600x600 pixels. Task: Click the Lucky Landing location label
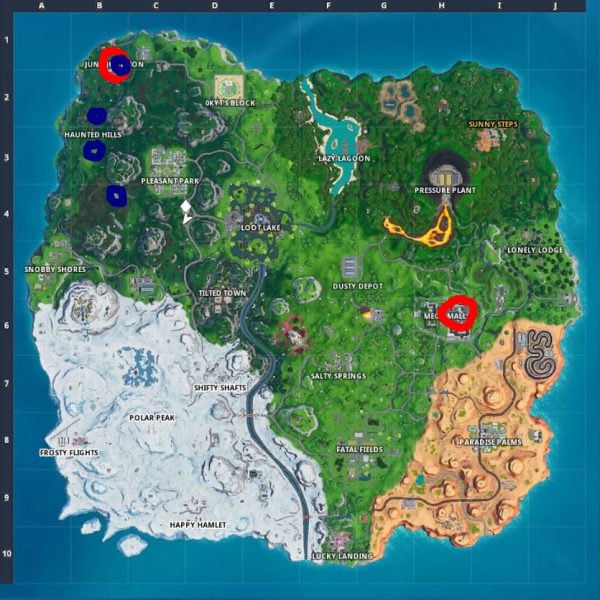coord(342,556)
